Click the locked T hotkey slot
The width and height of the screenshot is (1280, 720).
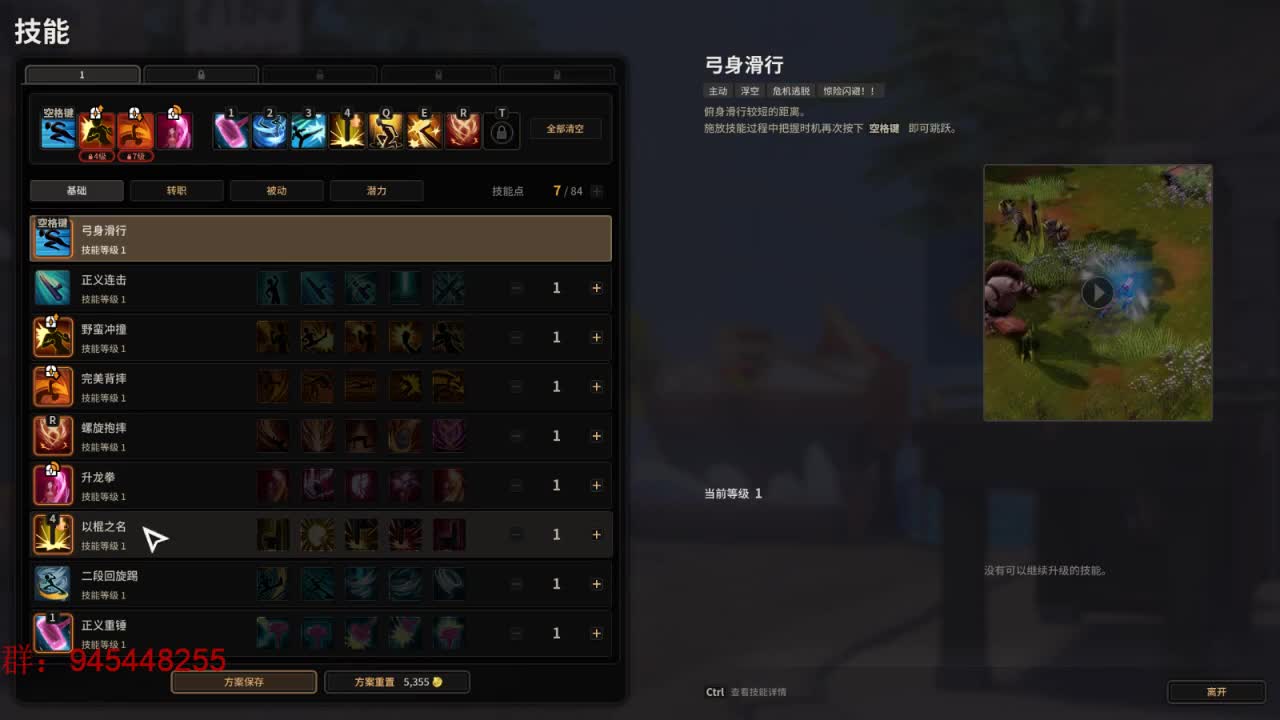click(x=500, y=130)
